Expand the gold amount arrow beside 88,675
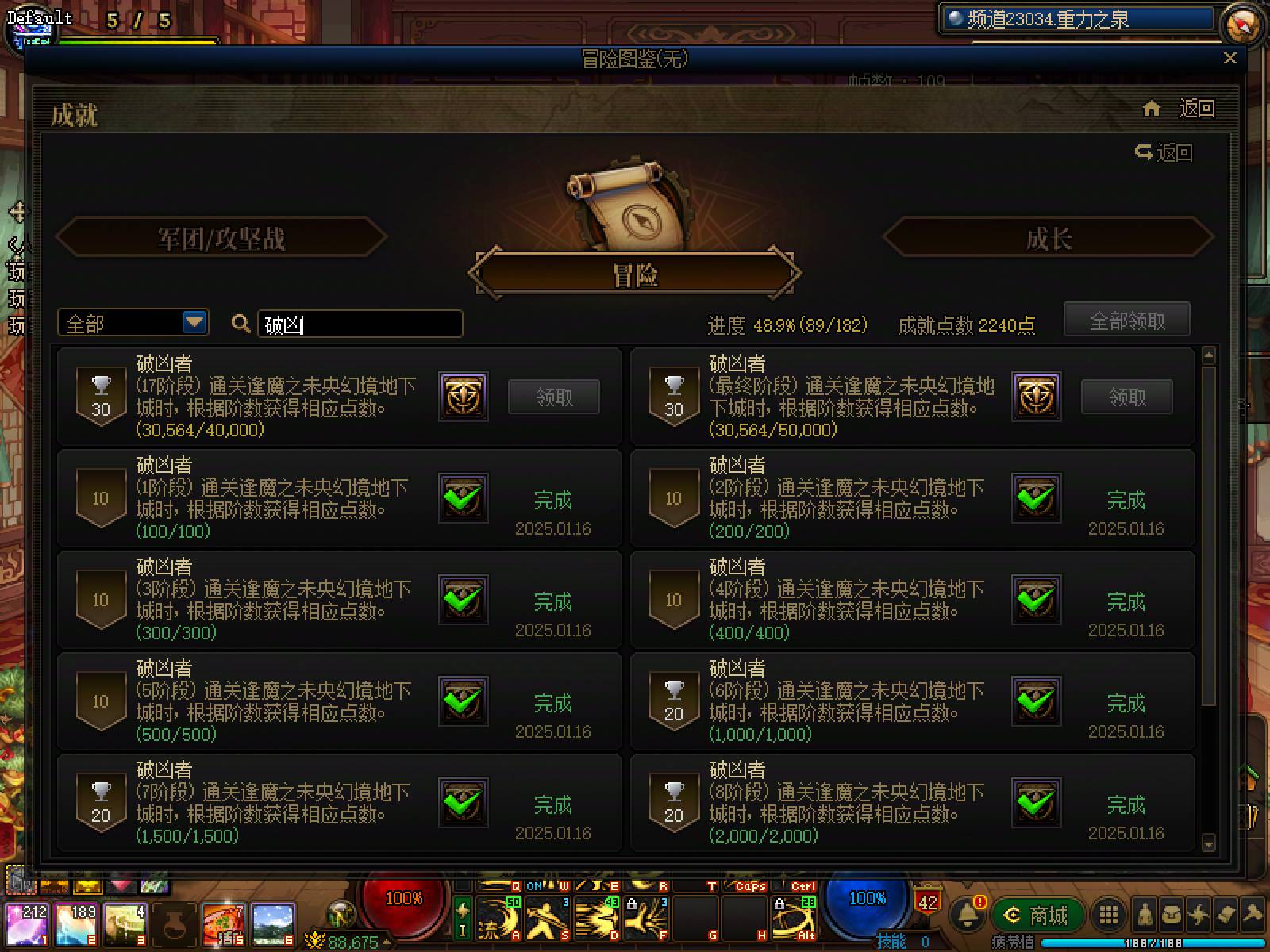 [x=387, y=942]
